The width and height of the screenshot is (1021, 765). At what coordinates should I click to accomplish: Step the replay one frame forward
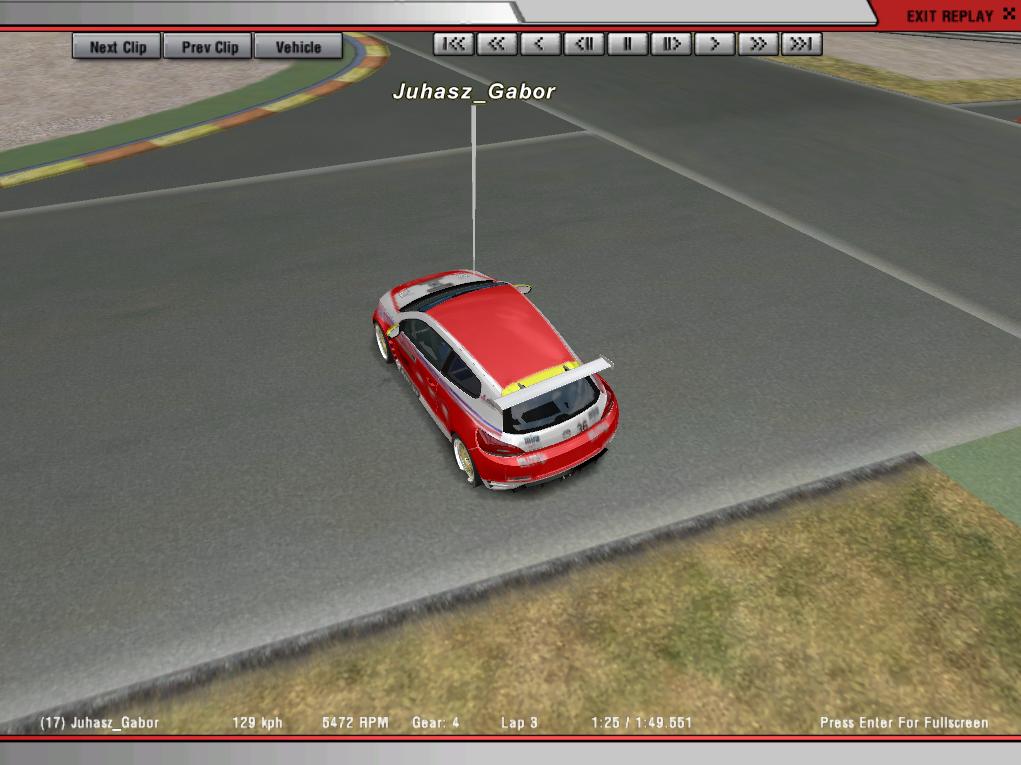pos(671,44)
